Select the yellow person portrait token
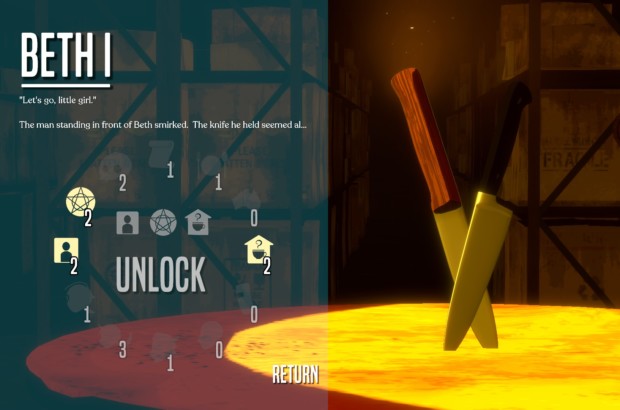620x410 pixels. (x=66, y=249)
